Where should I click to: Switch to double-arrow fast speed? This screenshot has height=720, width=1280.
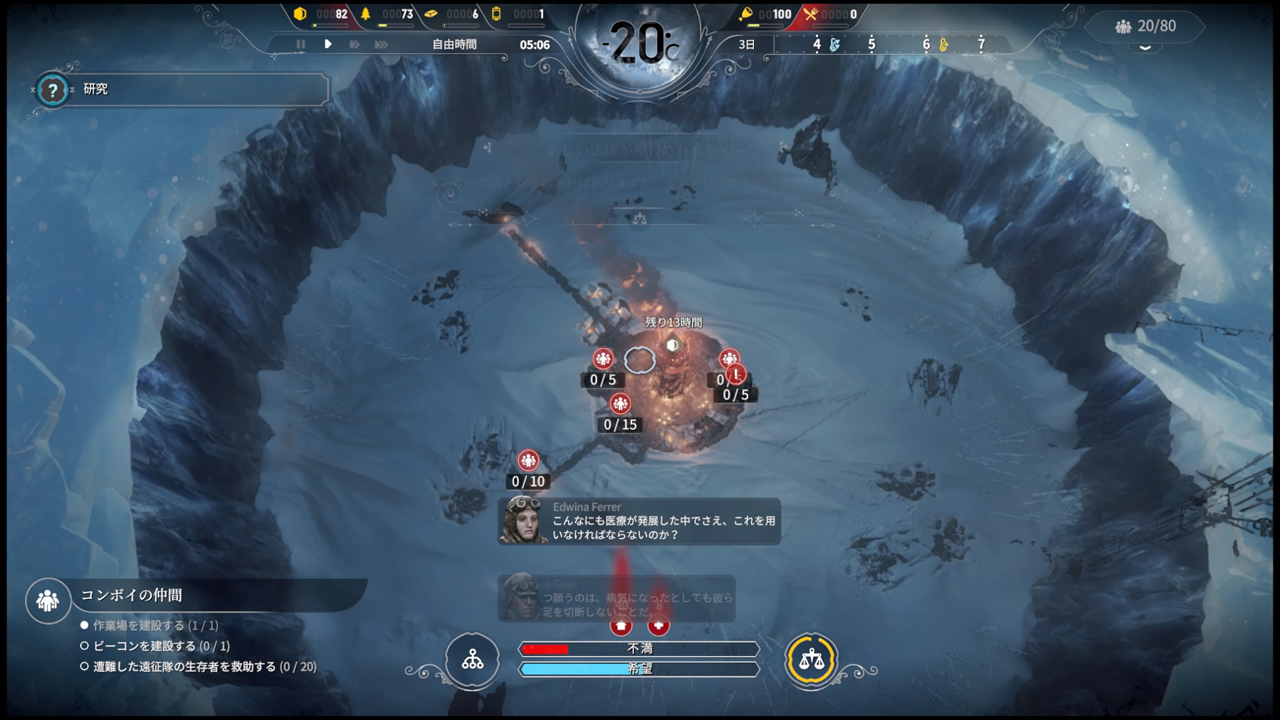354,44
